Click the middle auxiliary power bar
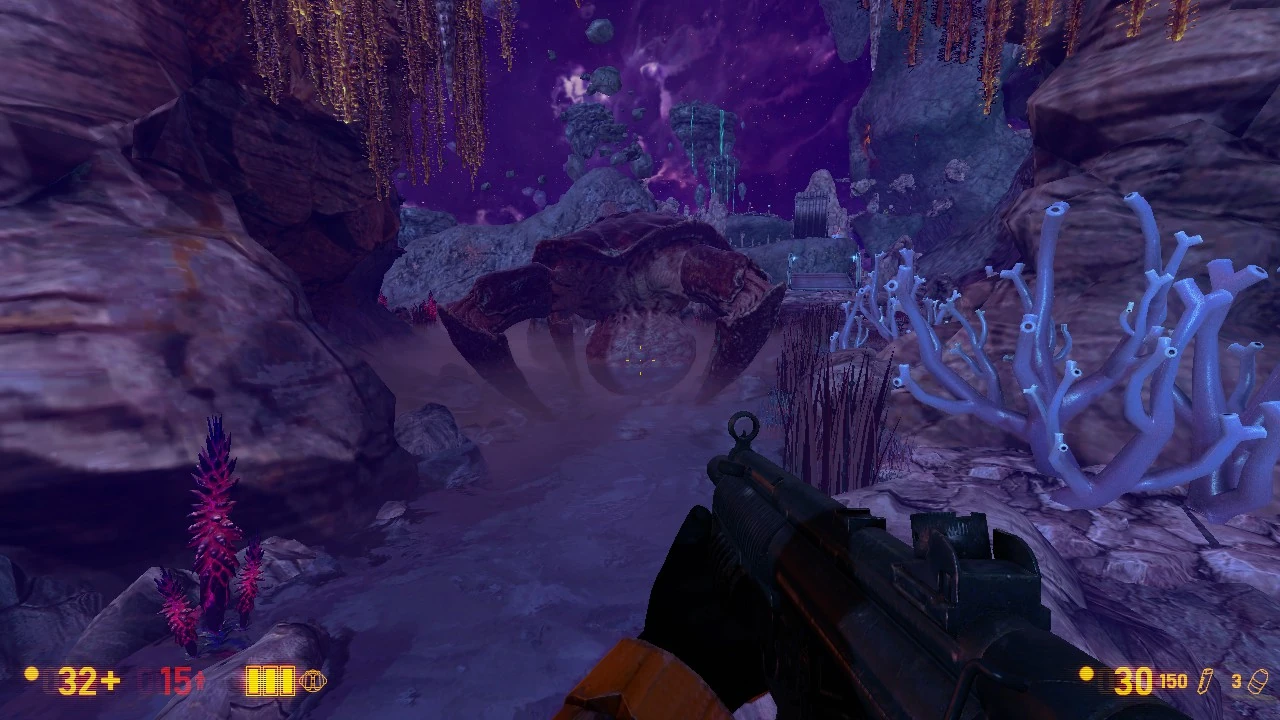The height and width of the screenshot is (720, 1280). coord(270,681)
